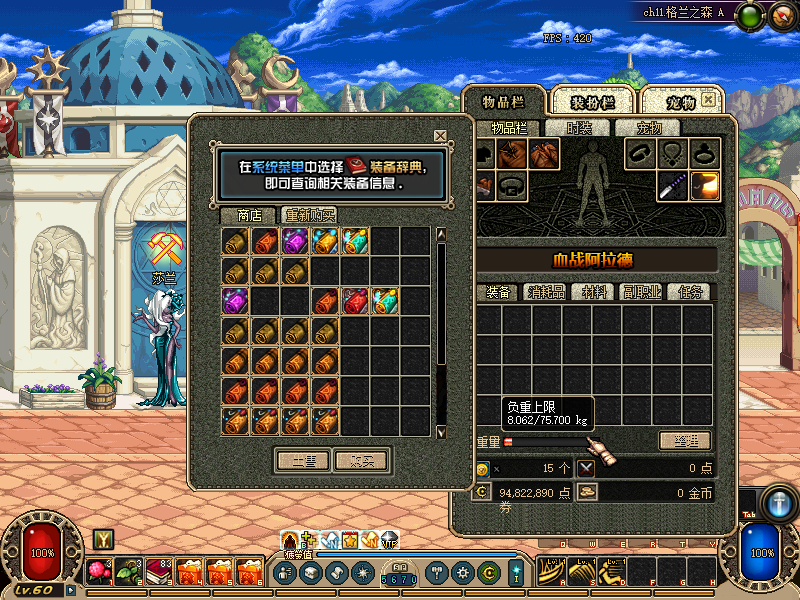800x600 pixels.
Task: Open the 副职业 sub-profession tab
Action: click(641, 292)
